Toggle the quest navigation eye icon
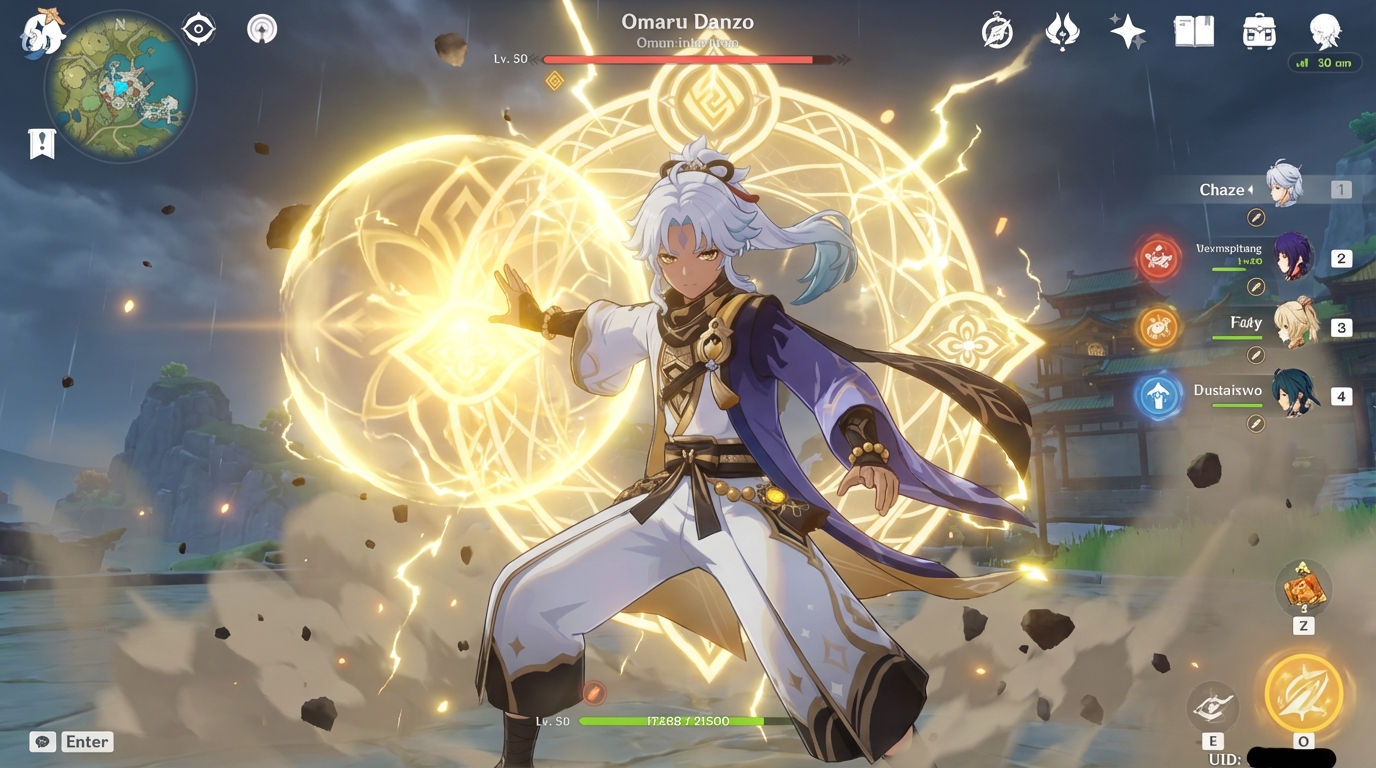The width and height of the screenshot is (1376, 768). [x=198, y=28]
